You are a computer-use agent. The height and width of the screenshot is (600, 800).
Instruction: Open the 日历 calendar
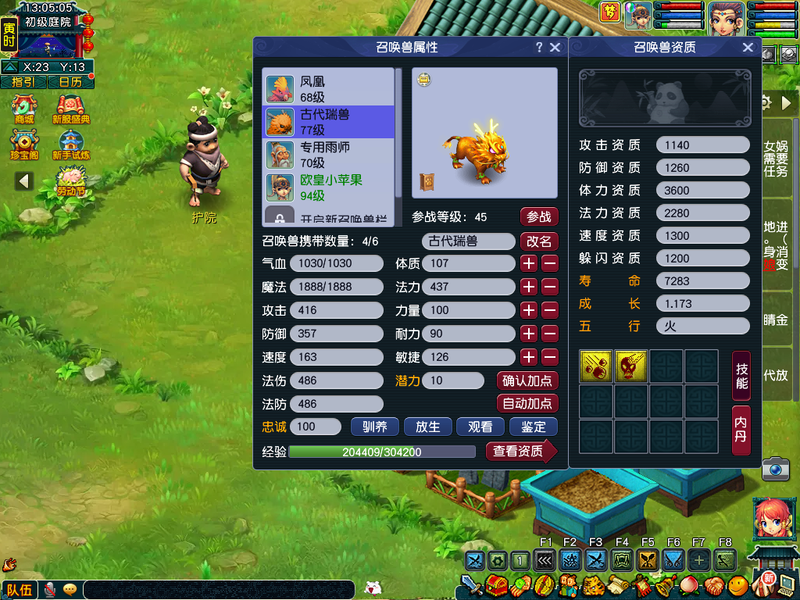click(70, 82)
